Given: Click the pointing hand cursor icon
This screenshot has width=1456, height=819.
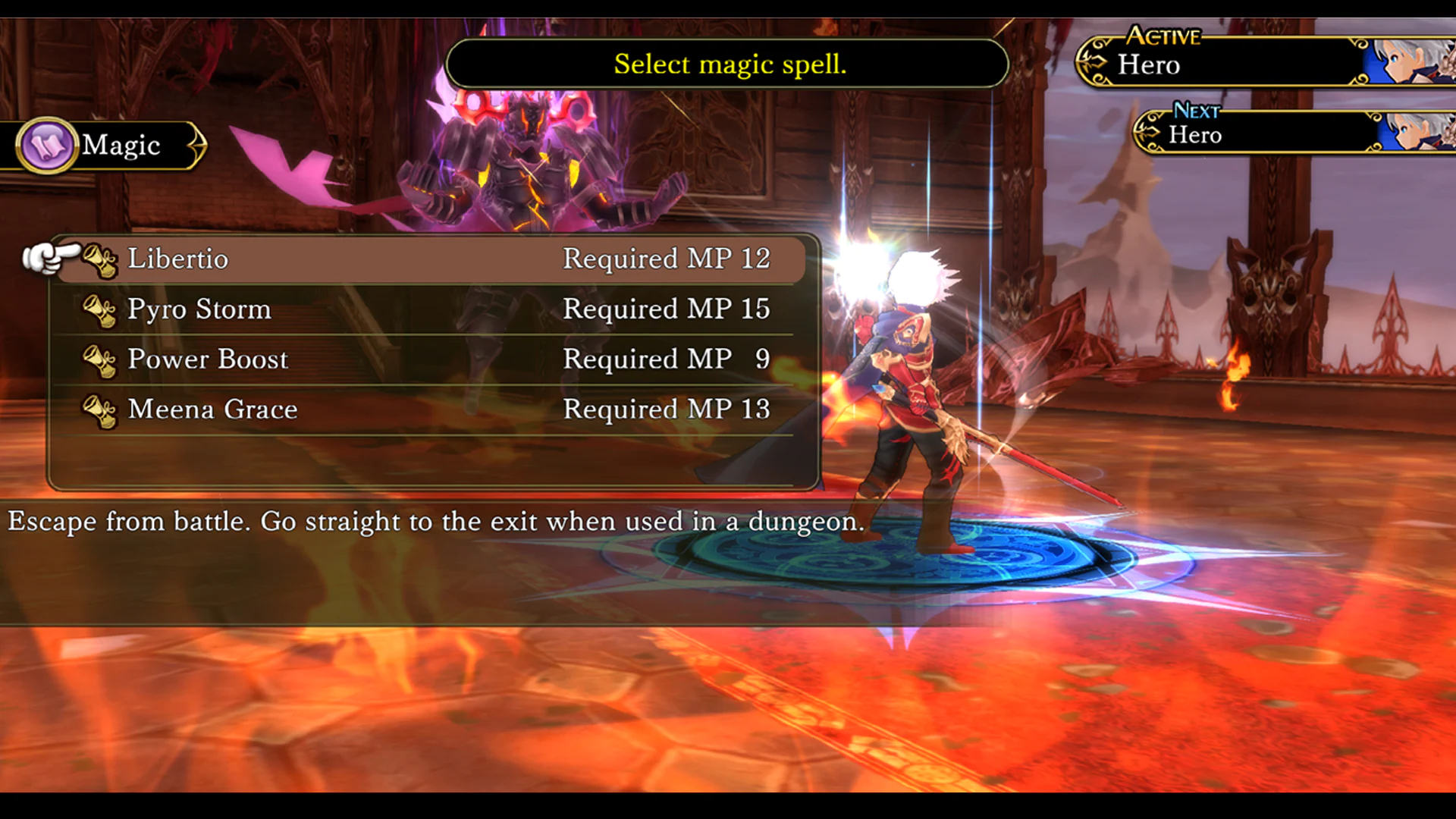Looking at the screenshot, I should (x=53, y=258).
